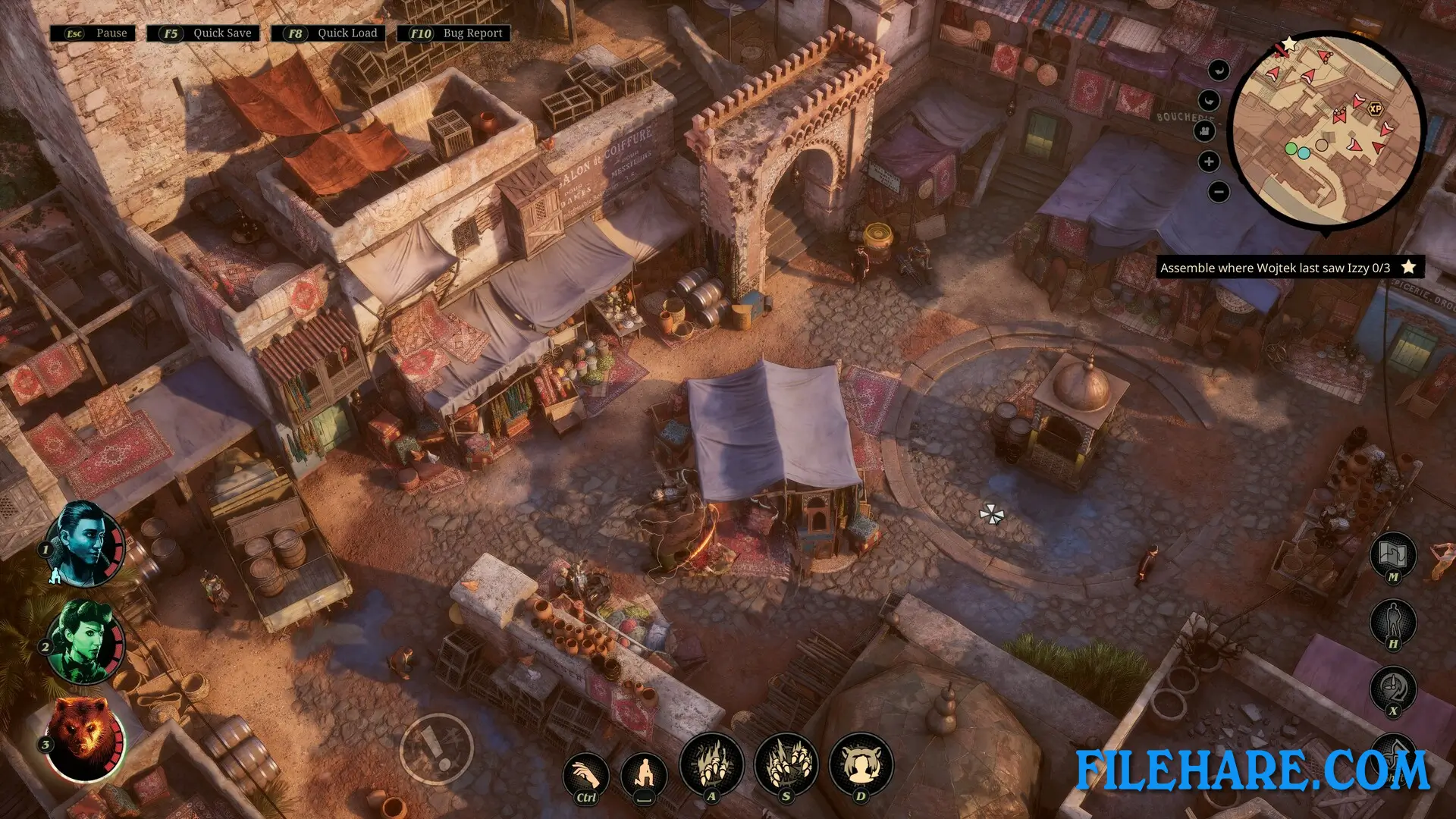Toggle zoom out on the minimap minus button

1218,192
